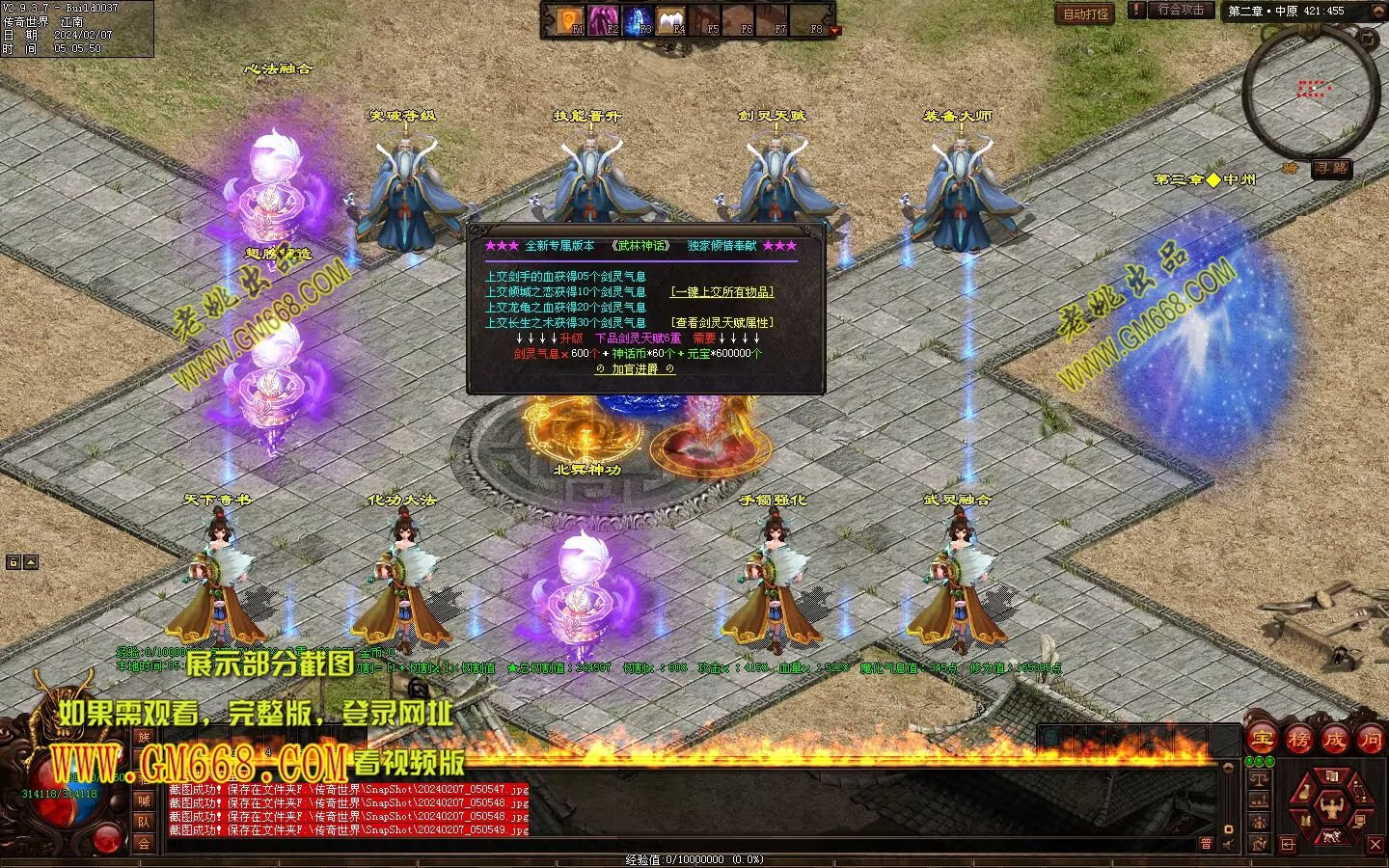
Task: Click the red exclamation mark button
Action: 1138,11
